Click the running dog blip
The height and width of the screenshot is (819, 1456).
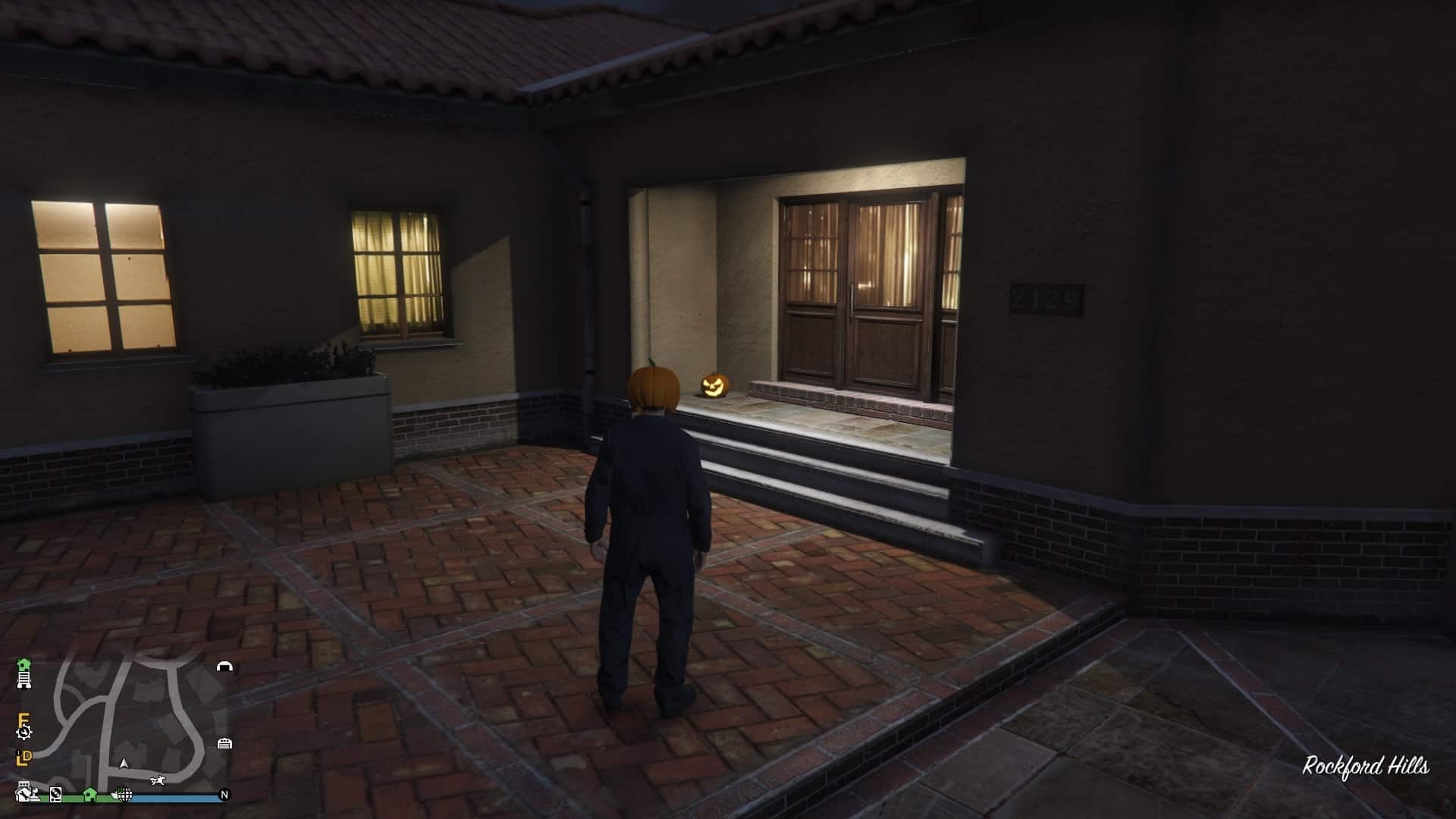point(157,780)
